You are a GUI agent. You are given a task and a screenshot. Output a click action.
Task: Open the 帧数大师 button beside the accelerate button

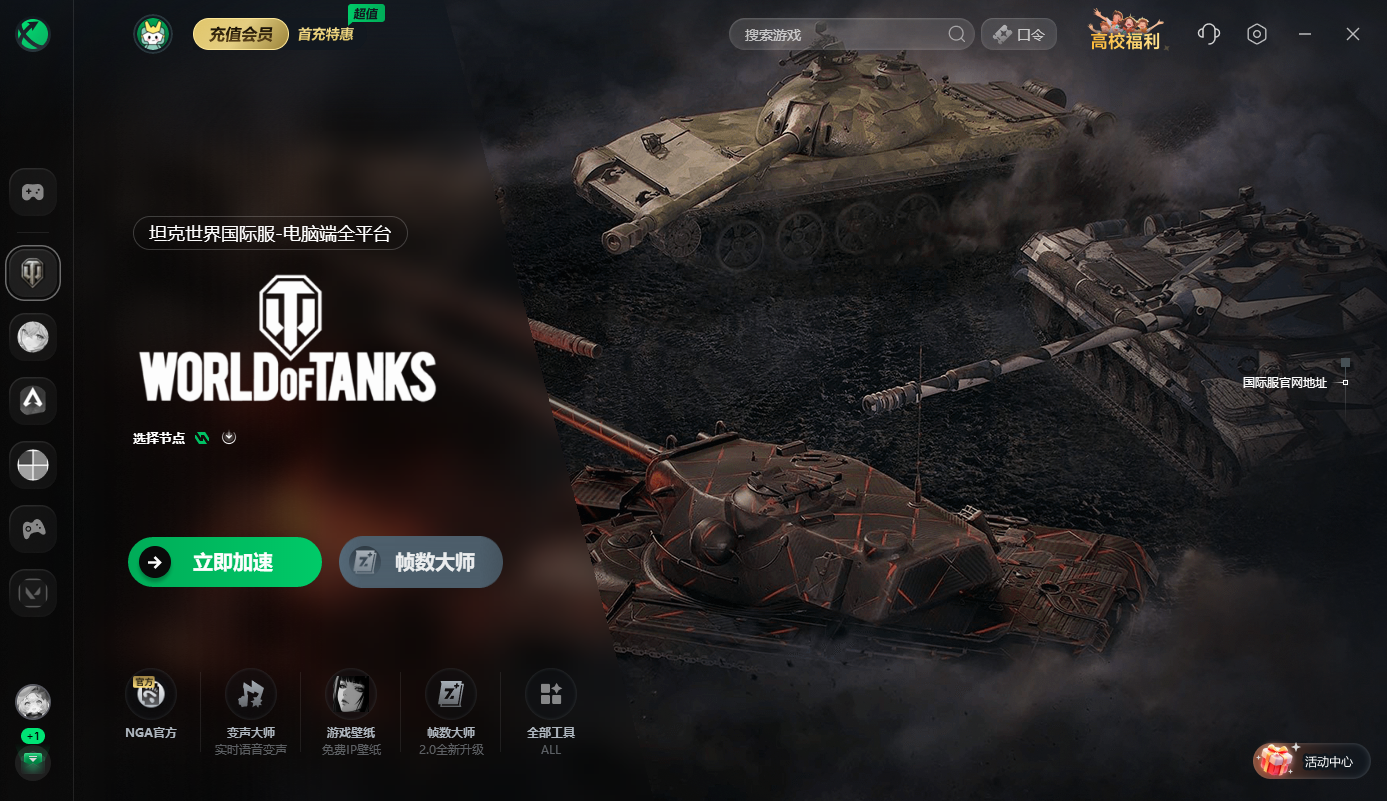(421, 562)
